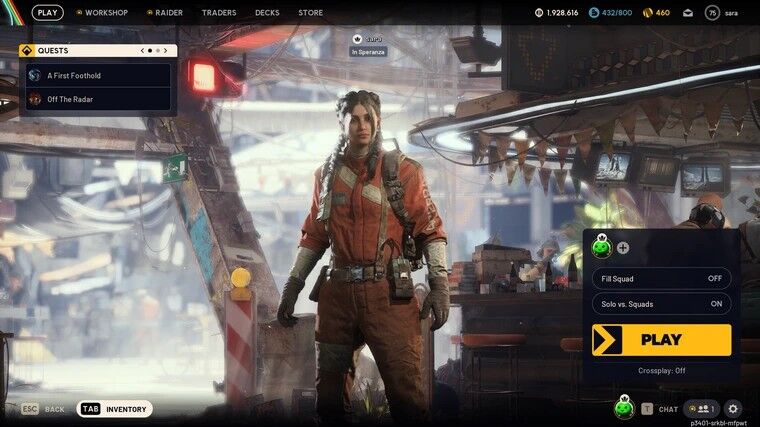Show the previous quests page with left arrow
The height and width of the screenshot is (427, 760).
tap(136, 50)
